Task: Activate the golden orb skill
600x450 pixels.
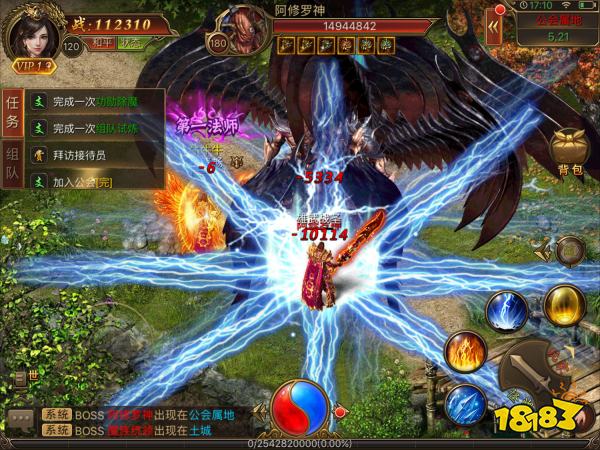Action: 565,304
